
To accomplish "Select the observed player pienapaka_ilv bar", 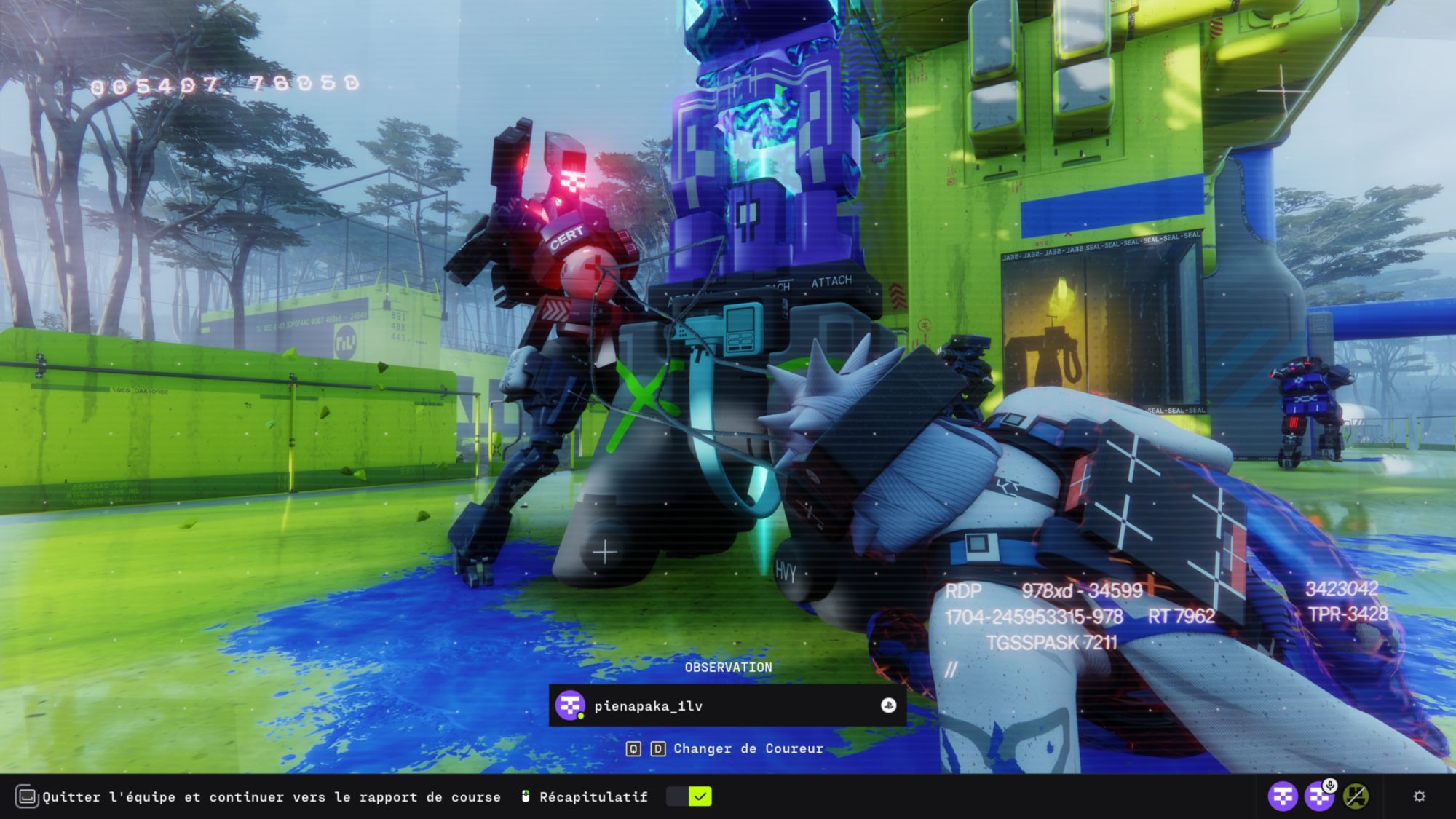I will pos(727,705).
